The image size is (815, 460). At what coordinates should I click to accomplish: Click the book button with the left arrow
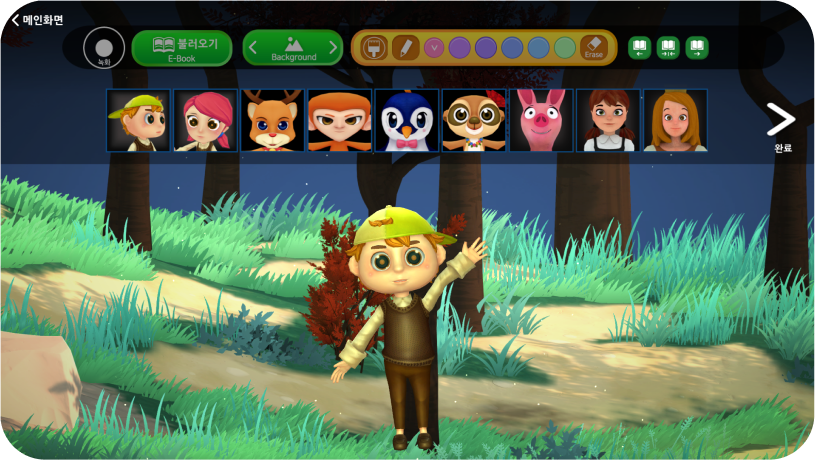point(640,47)
